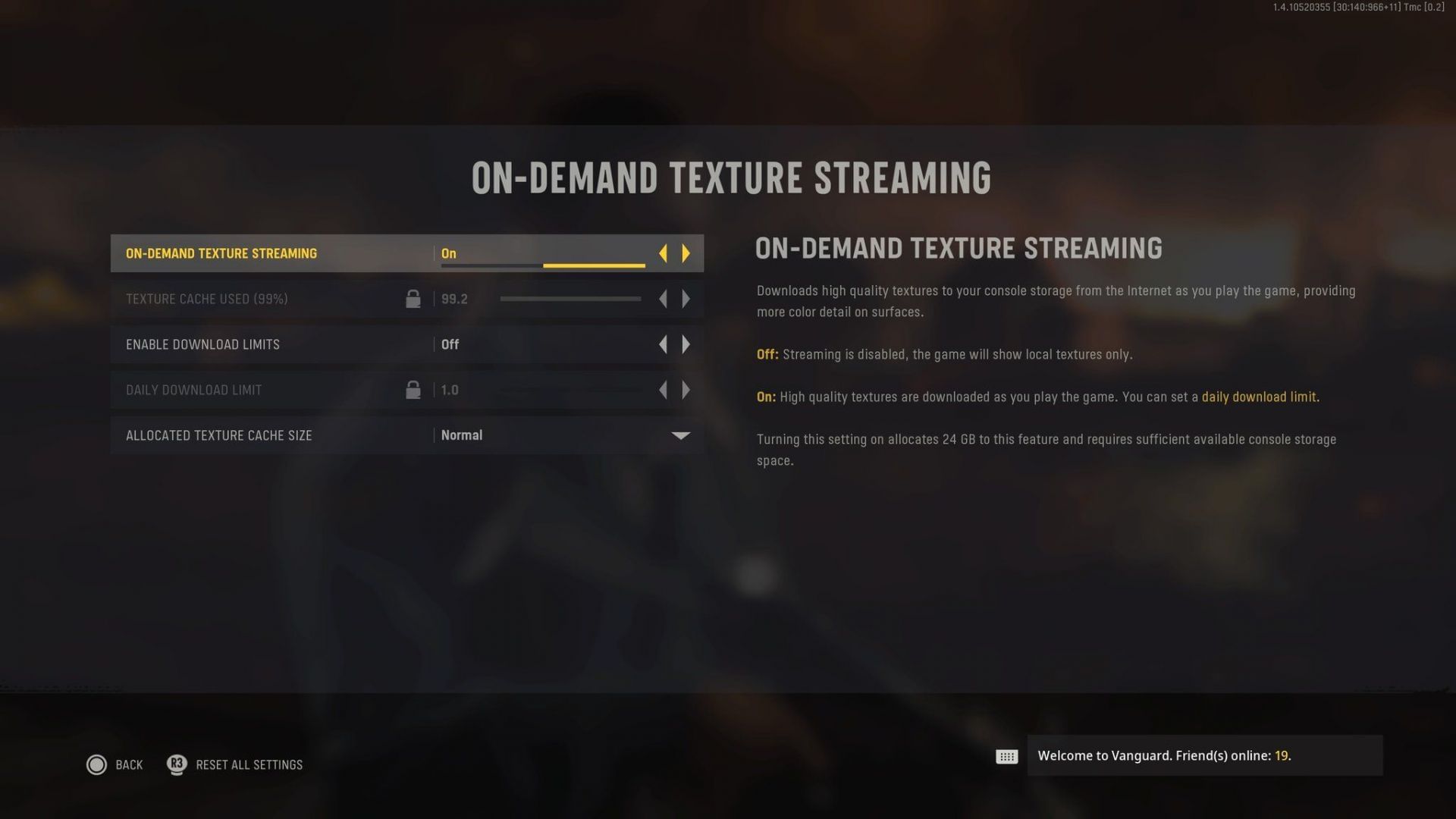Viewport: 1456px width, 819px height.
Task: Click the circle Back icon
Action: (x=97, y=764)
